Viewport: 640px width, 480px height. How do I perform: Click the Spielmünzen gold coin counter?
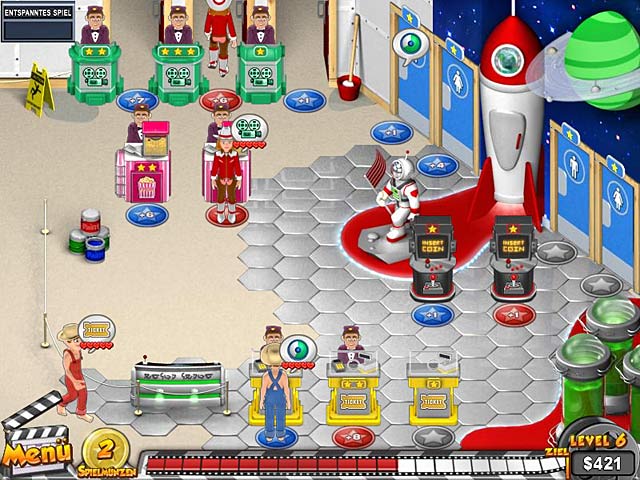point(103,447)
